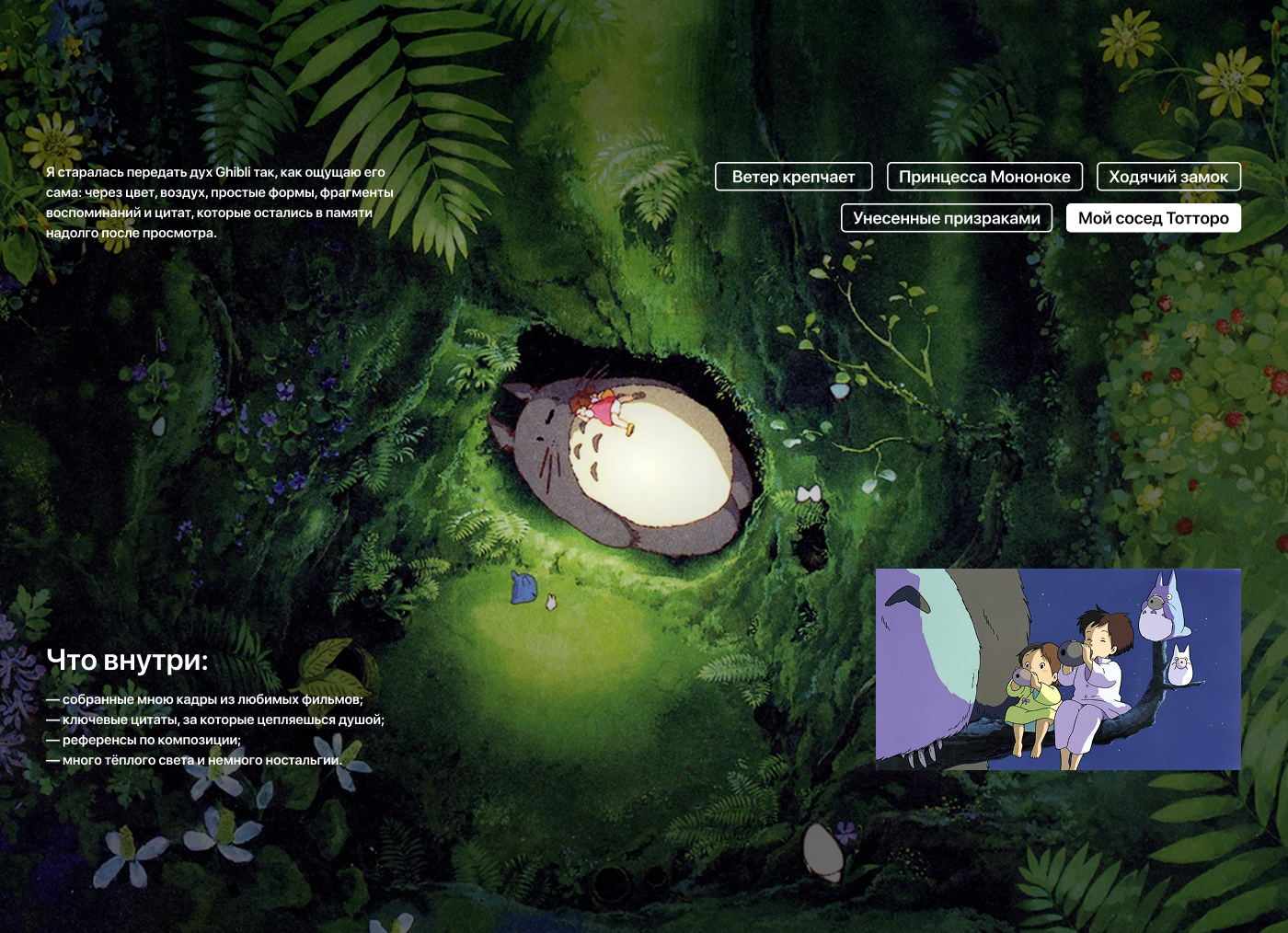The width and height of the screenshot is (1288, 933).
Task: Choose the Ходячий замок tab
Action: tap(1168, 177)
